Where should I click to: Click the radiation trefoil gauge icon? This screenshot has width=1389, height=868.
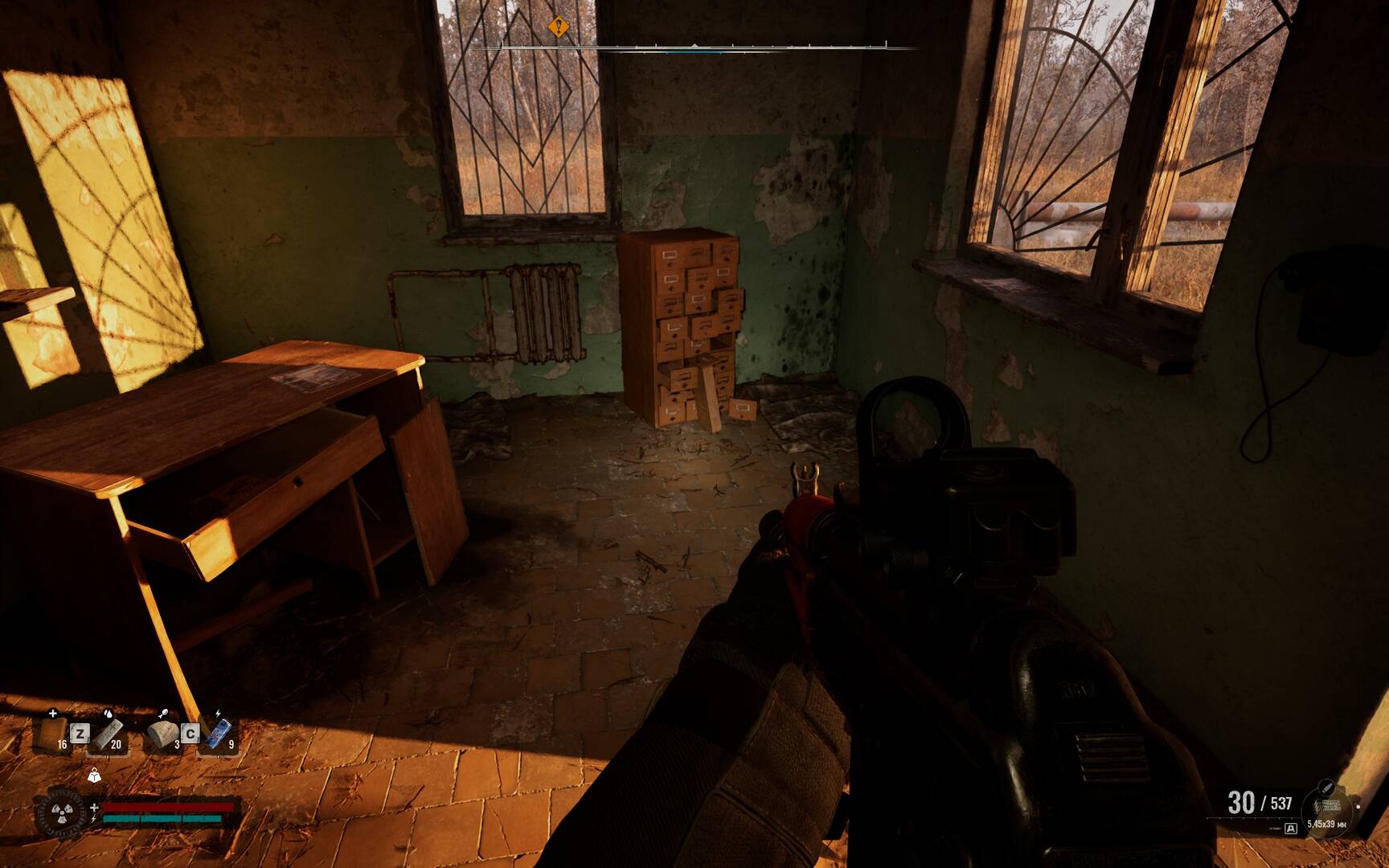tap(60, 813)
